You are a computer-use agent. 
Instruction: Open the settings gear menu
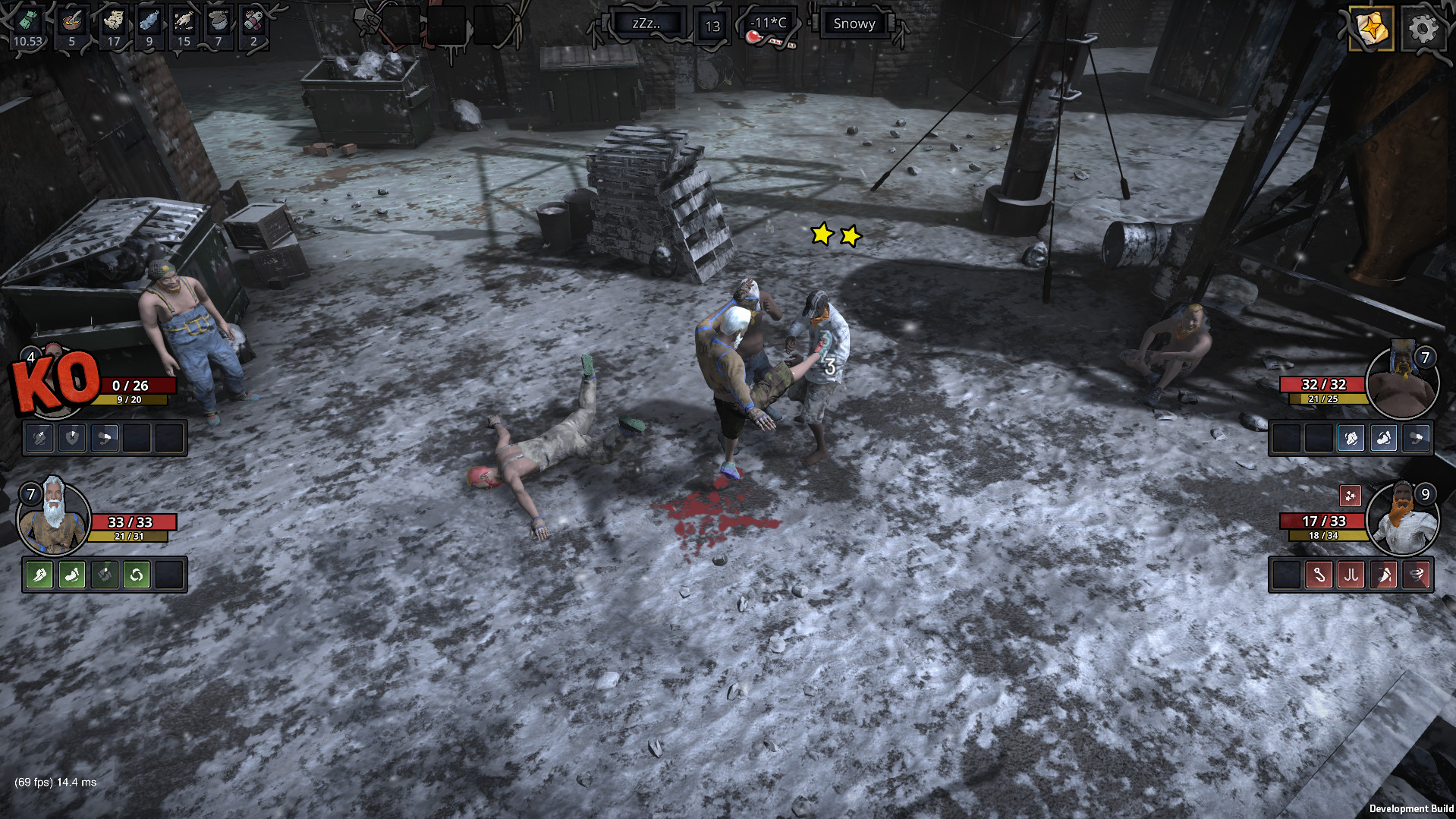pos(1422,29)
